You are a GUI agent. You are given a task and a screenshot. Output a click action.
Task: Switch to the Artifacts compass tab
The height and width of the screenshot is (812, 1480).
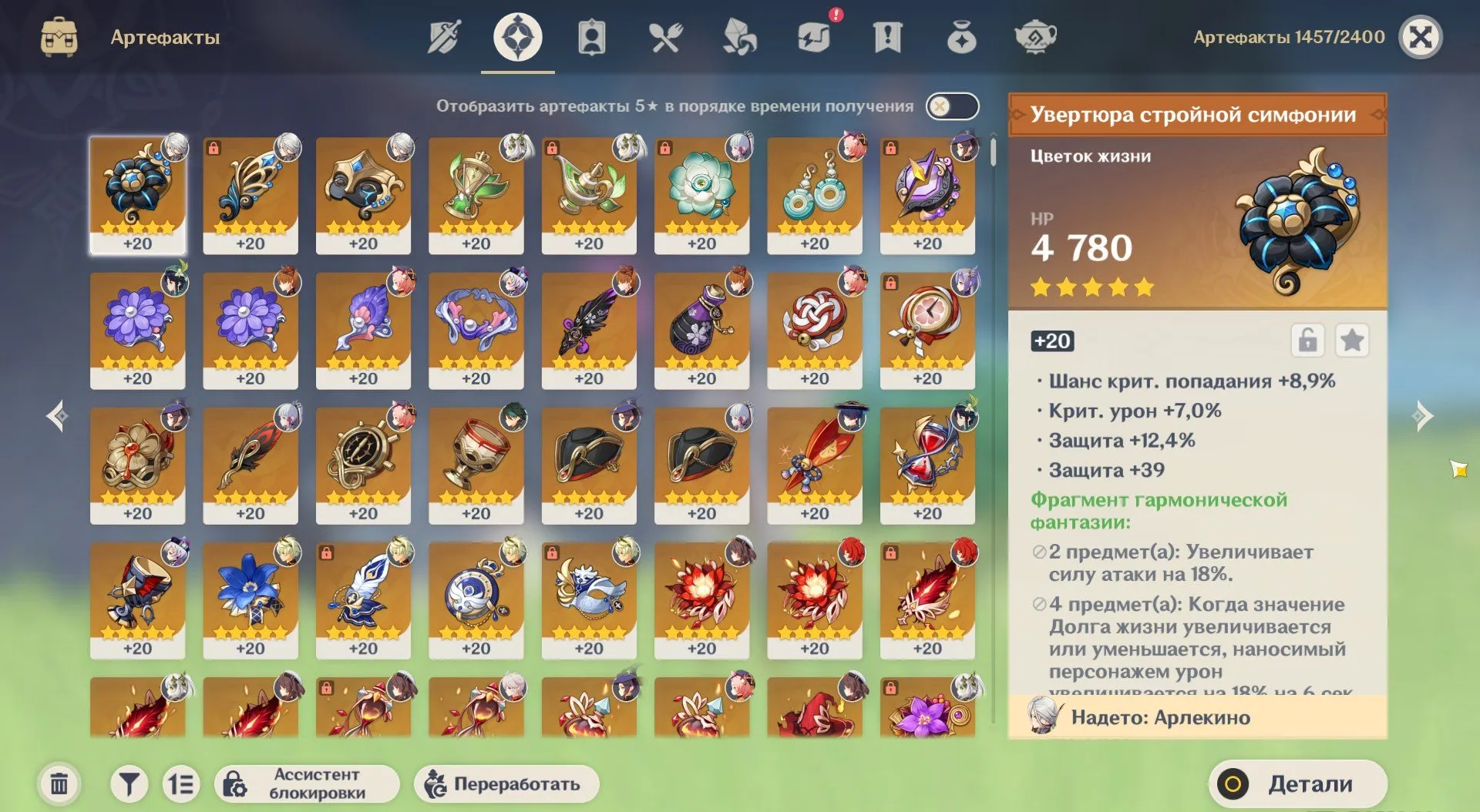(x=518, y=37)
